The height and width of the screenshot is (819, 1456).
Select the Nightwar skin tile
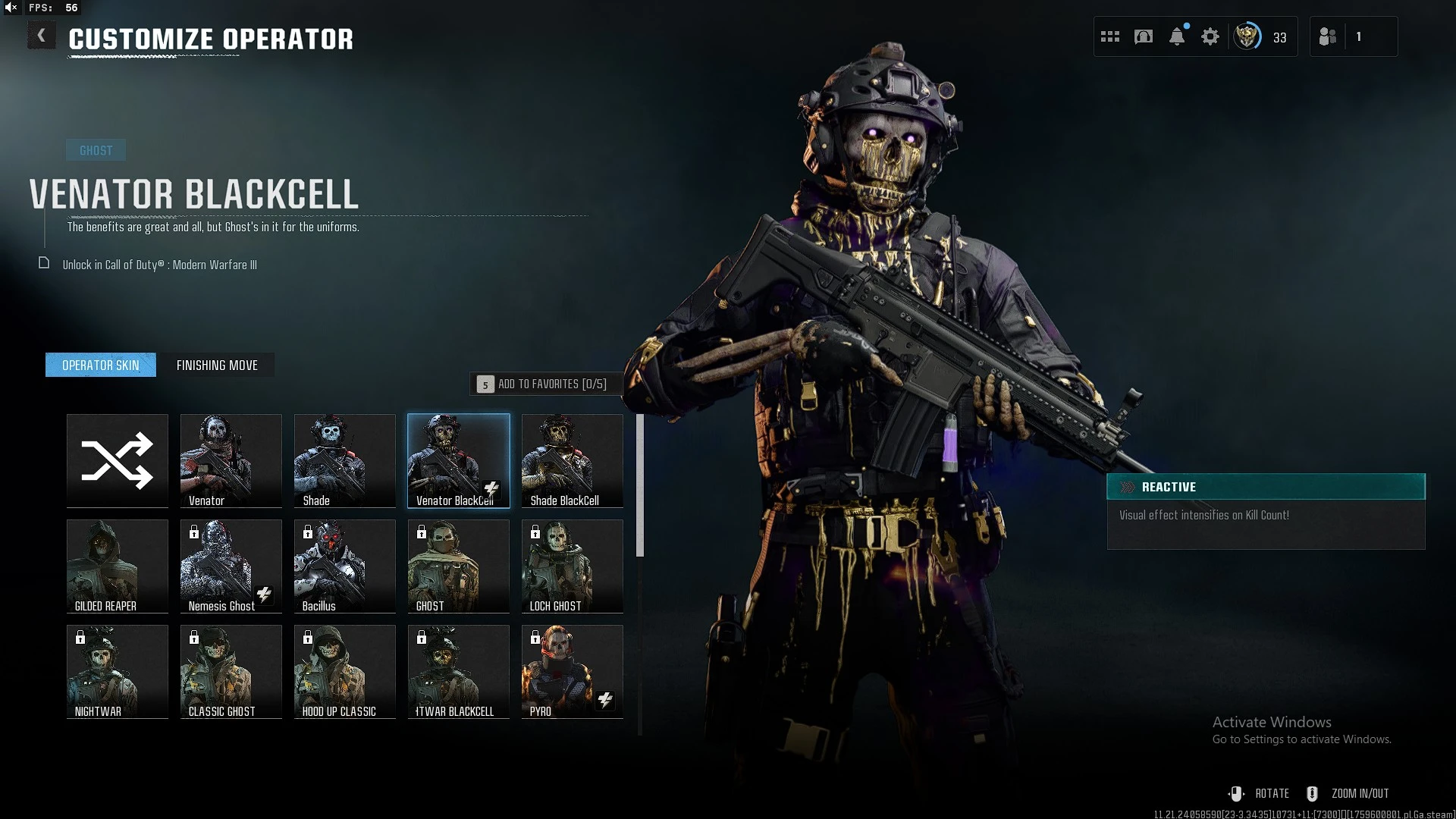(x=118, y=671)
